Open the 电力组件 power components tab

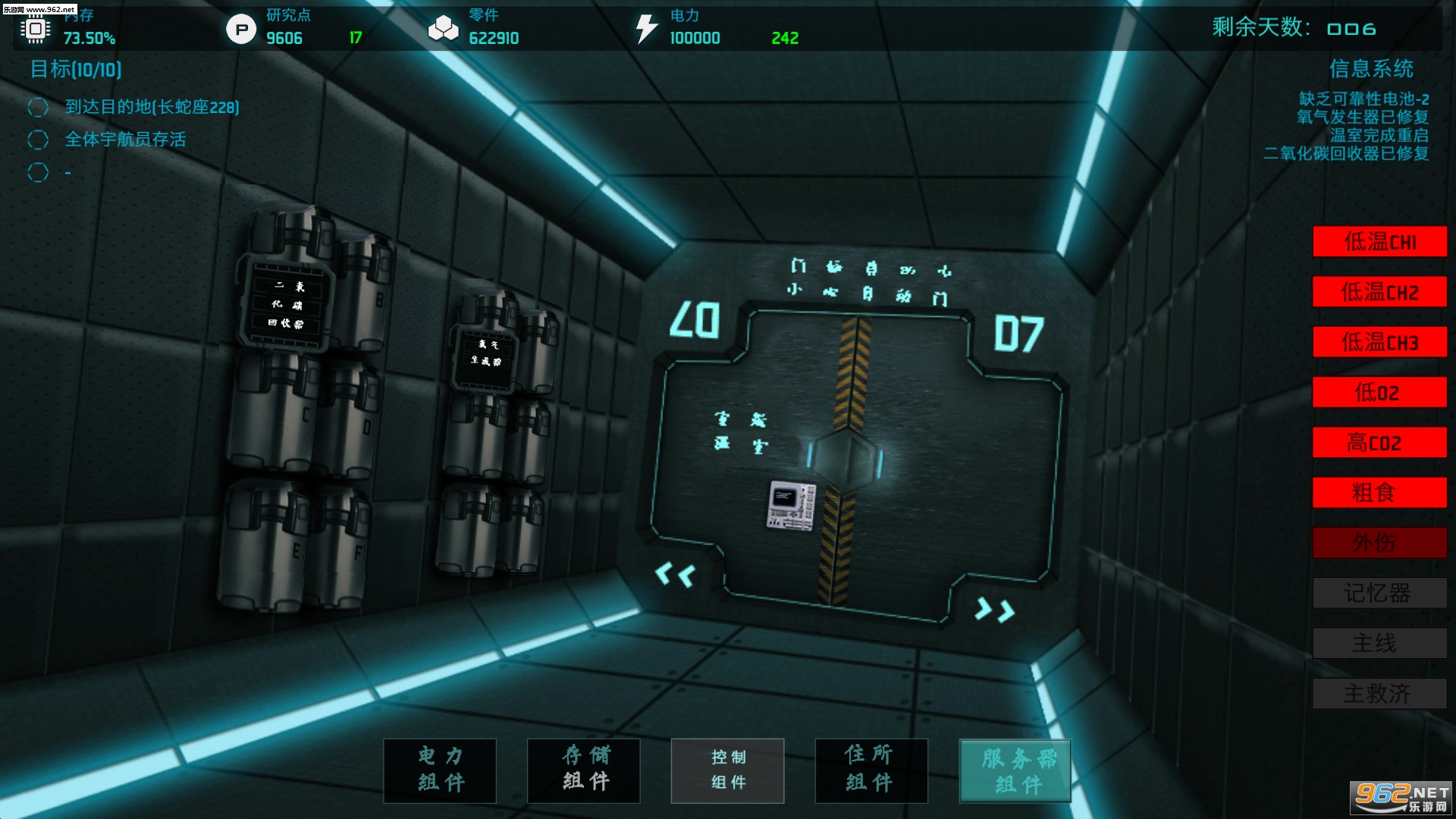click(440, 770)
